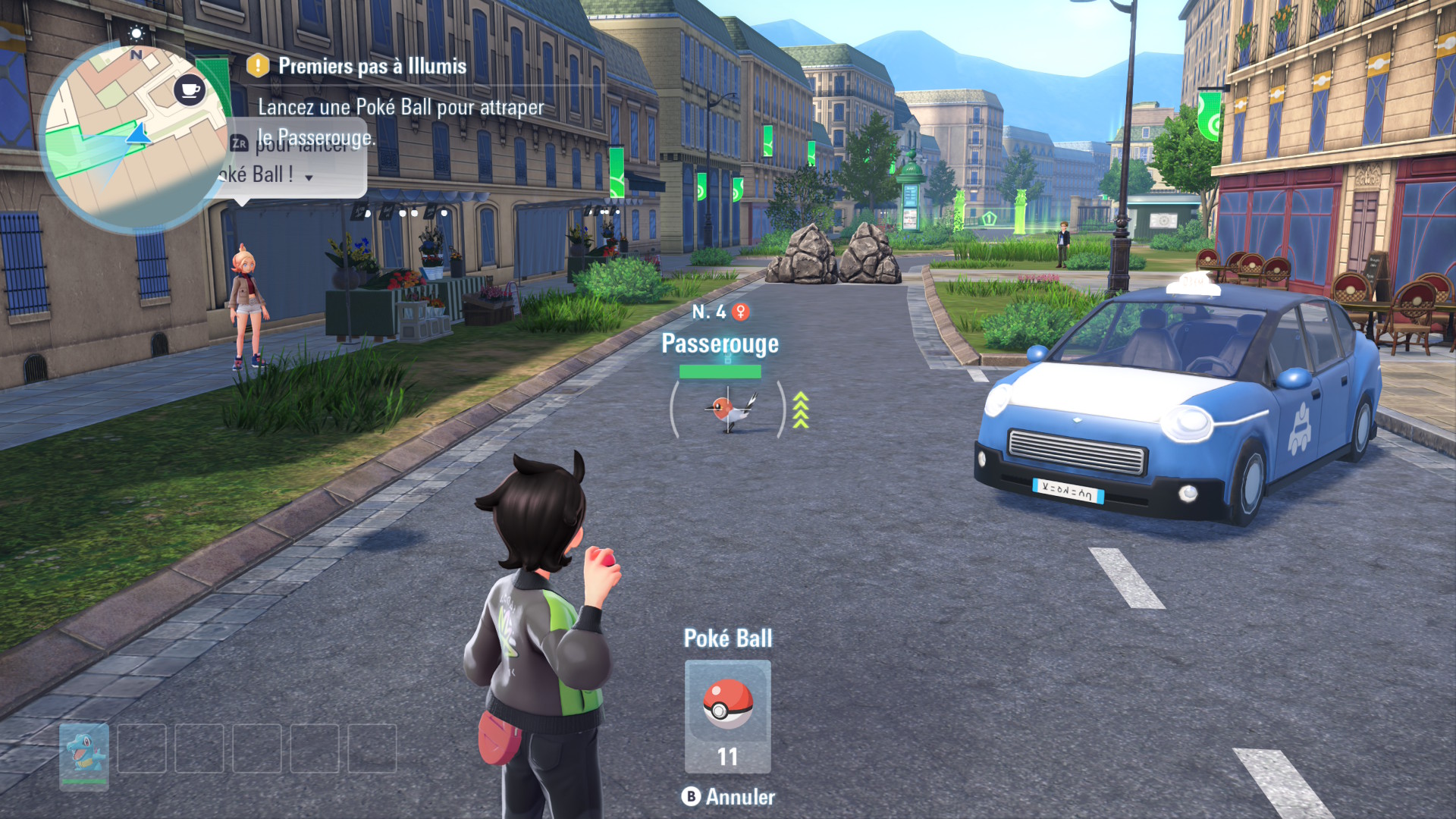Viewport: 1456px width, 819px height.
Task: Choose the Totodile party slot
Action: (x=84, y=755)
